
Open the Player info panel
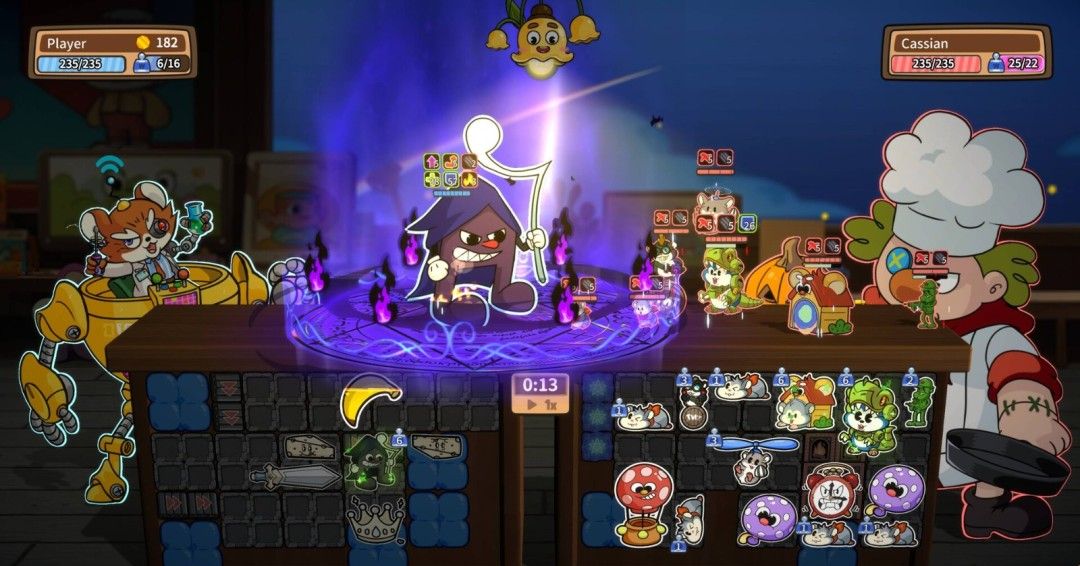tap(111, 53)
